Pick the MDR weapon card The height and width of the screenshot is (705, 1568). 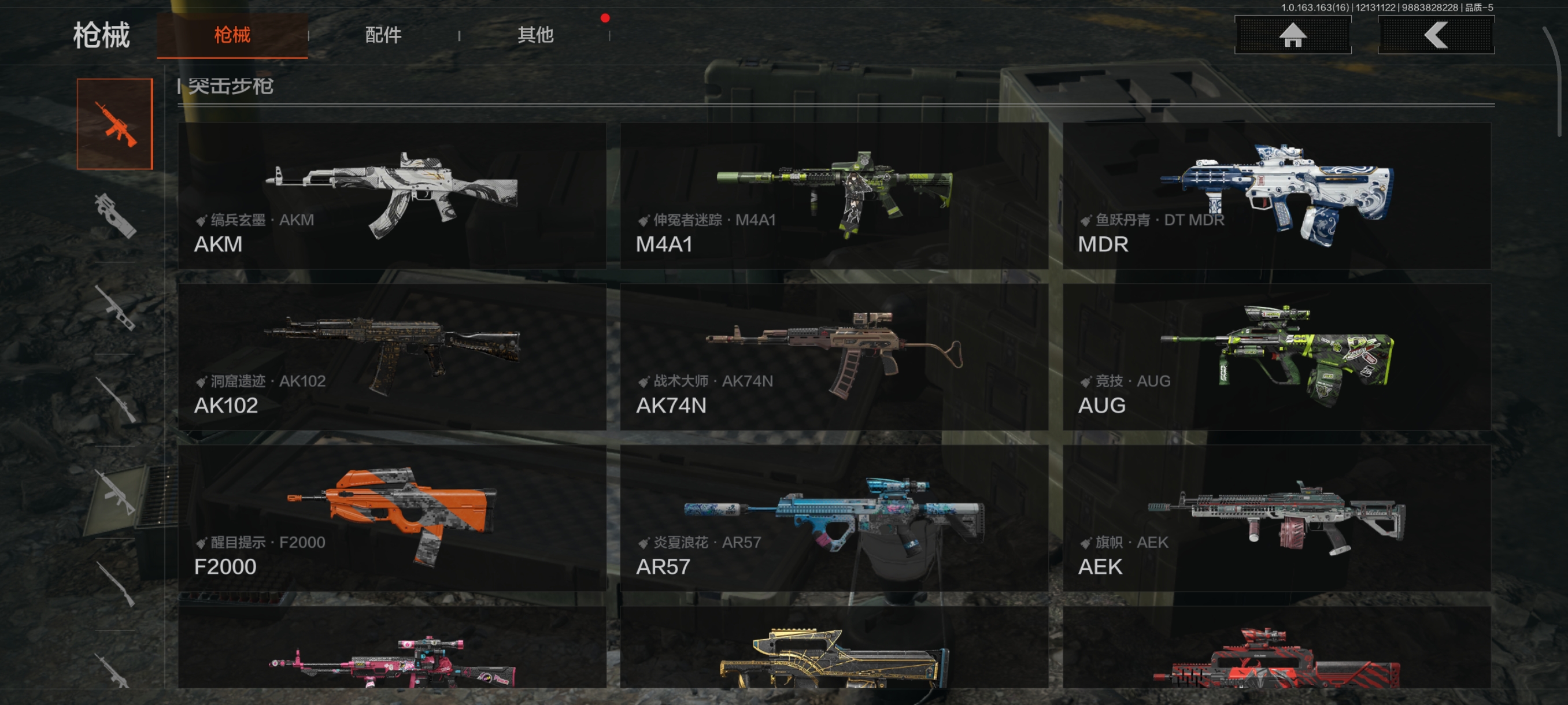tap(1277, 196)
